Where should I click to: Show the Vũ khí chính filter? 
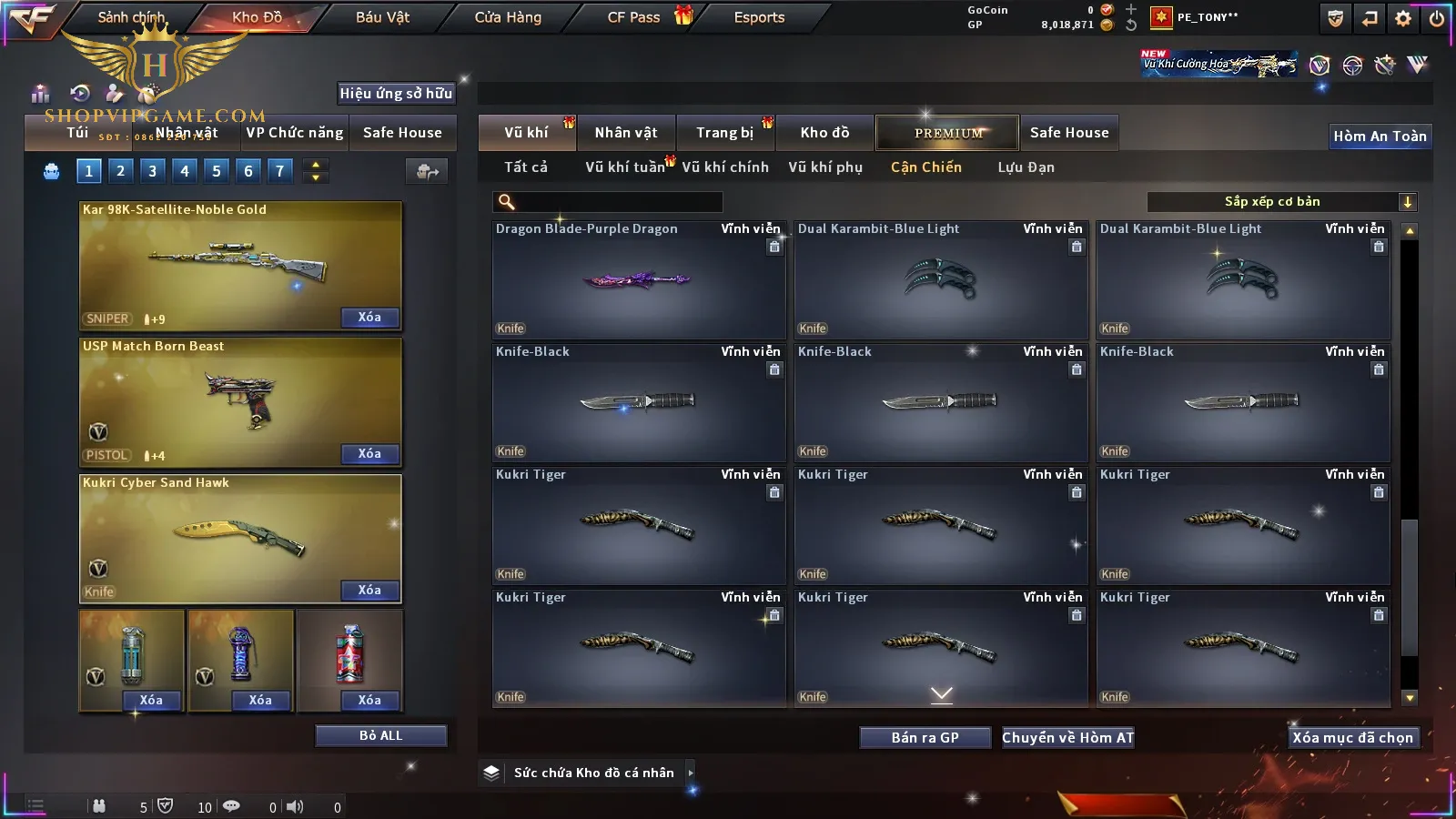[725, 167]
